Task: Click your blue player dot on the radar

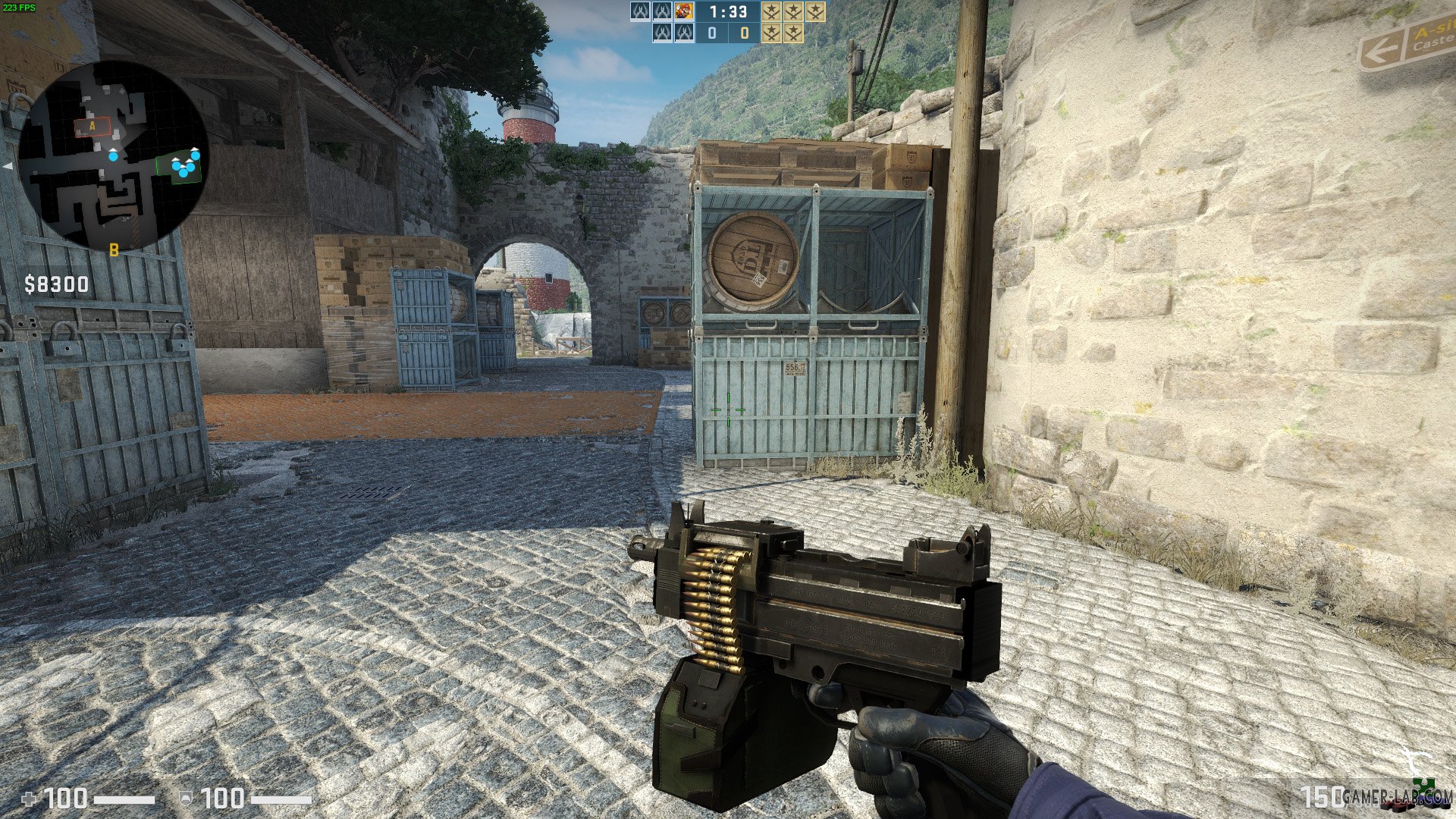Action: click(113, 157)
